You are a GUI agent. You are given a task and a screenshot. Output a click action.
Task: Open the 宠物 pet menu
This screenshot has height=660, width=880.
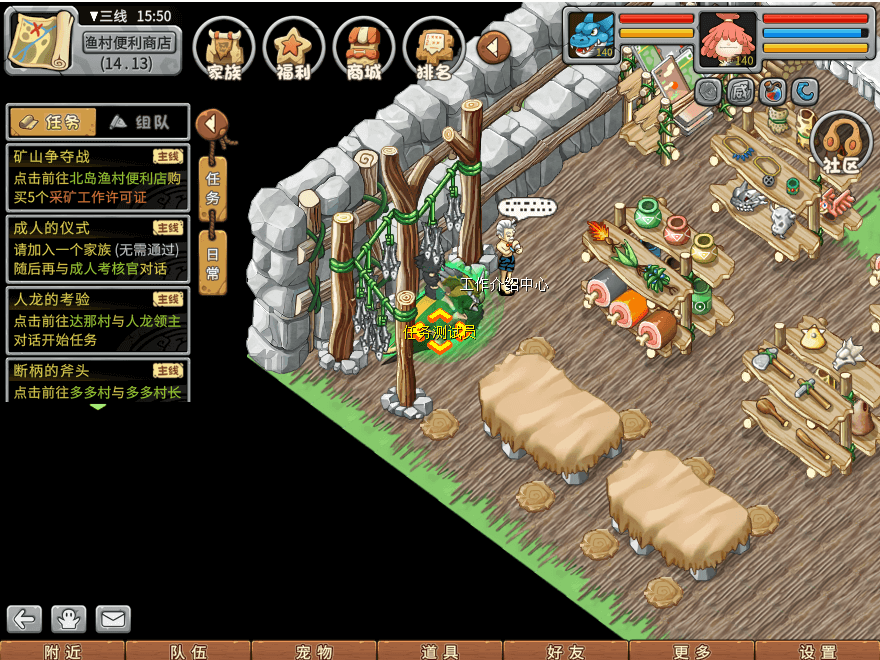click(x=314, y=651)
